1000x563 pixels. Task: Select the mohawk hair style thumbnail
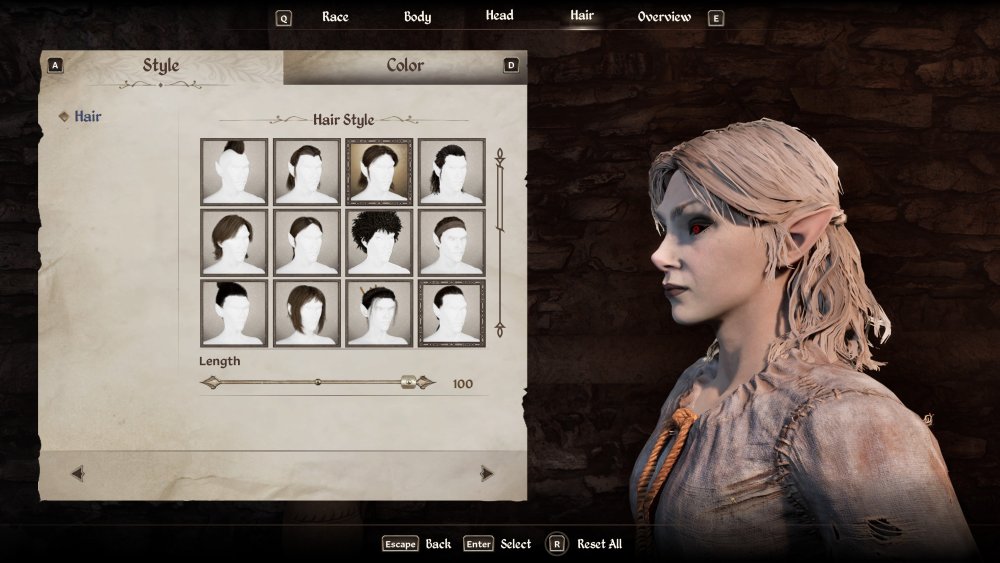pyautogui.click(x=234, y=172)
